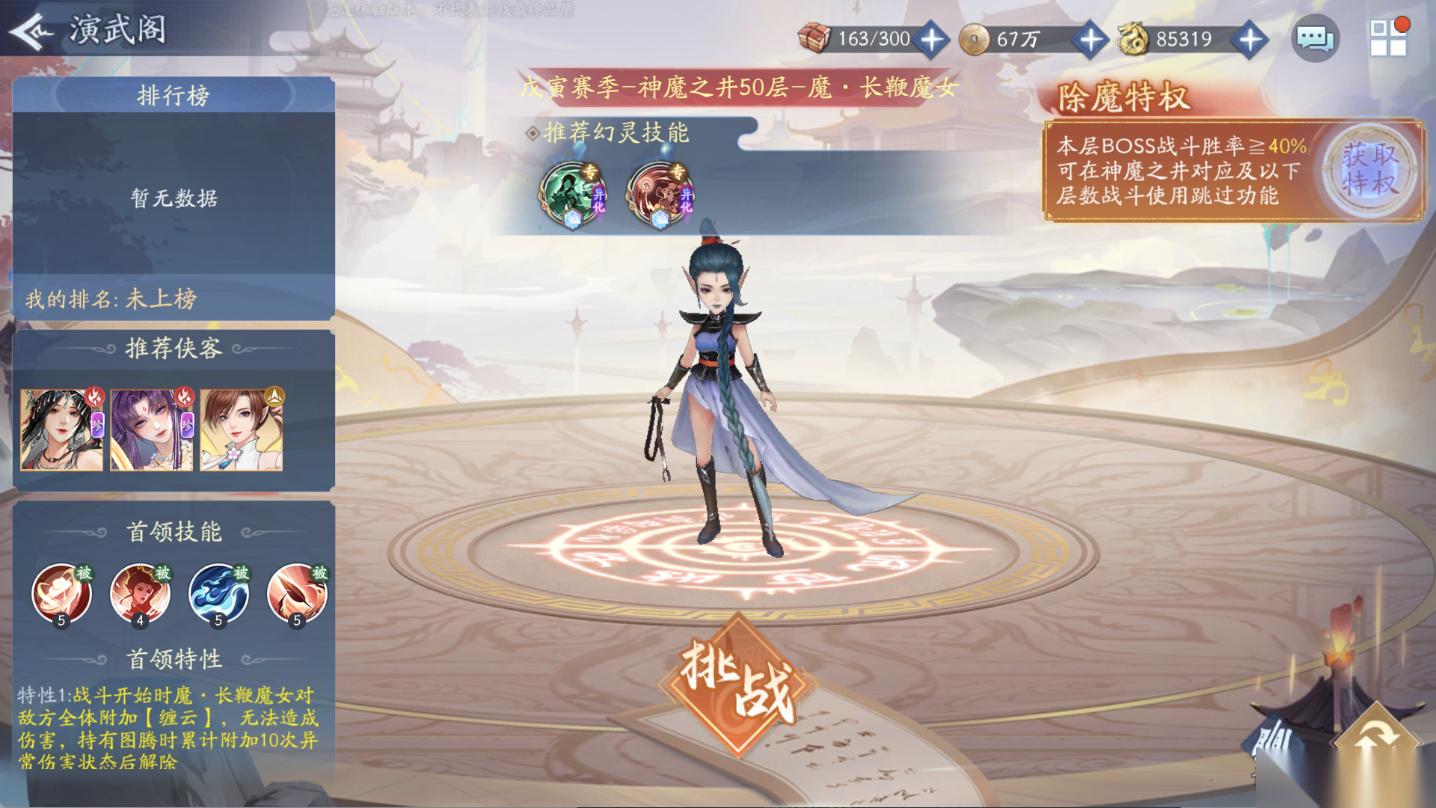Screen dimensions: 1436x808
Task: Inspect the blade-shaped boss skill icon
Action: click(298, 592)
